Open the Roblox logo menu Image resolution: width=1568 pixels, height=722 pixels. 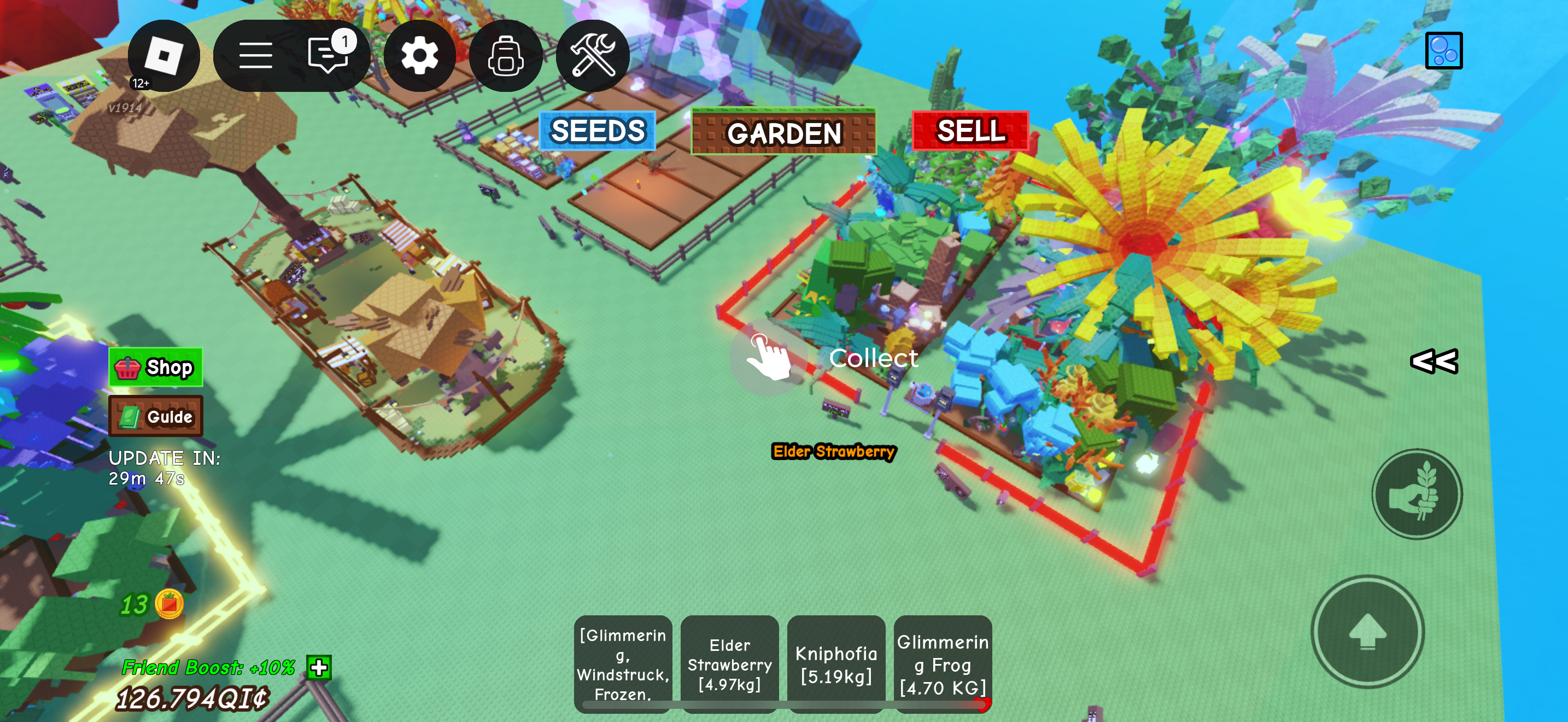click(x=163, y=55)
